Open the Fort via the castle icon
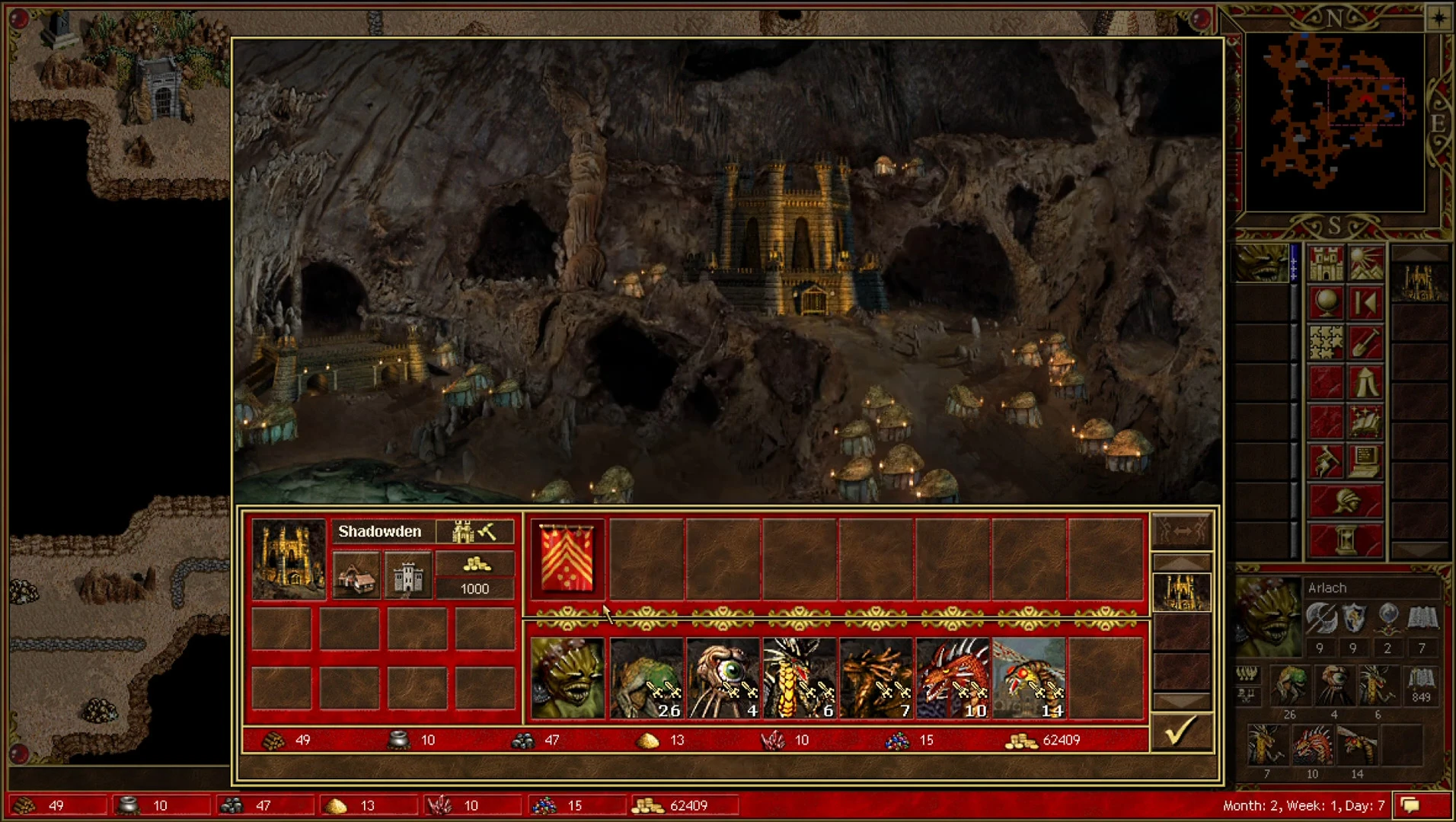 tap(408, 576)
